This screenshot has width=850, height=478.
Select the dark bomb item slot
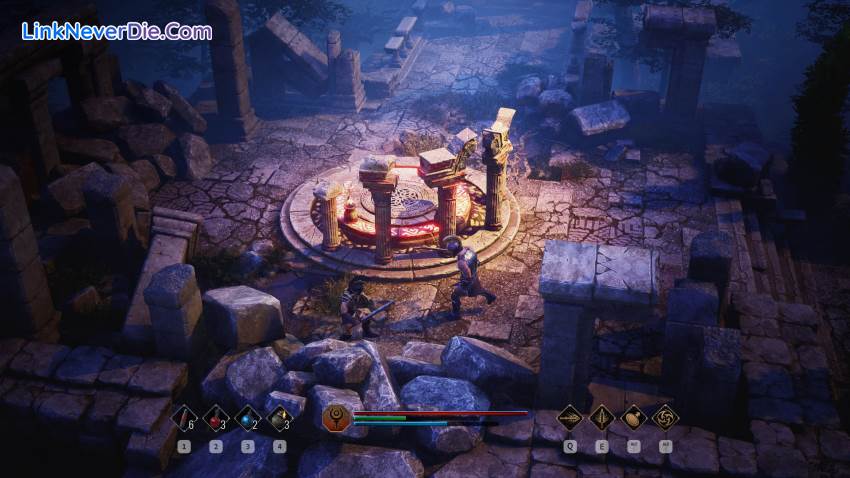click(279, 417)
